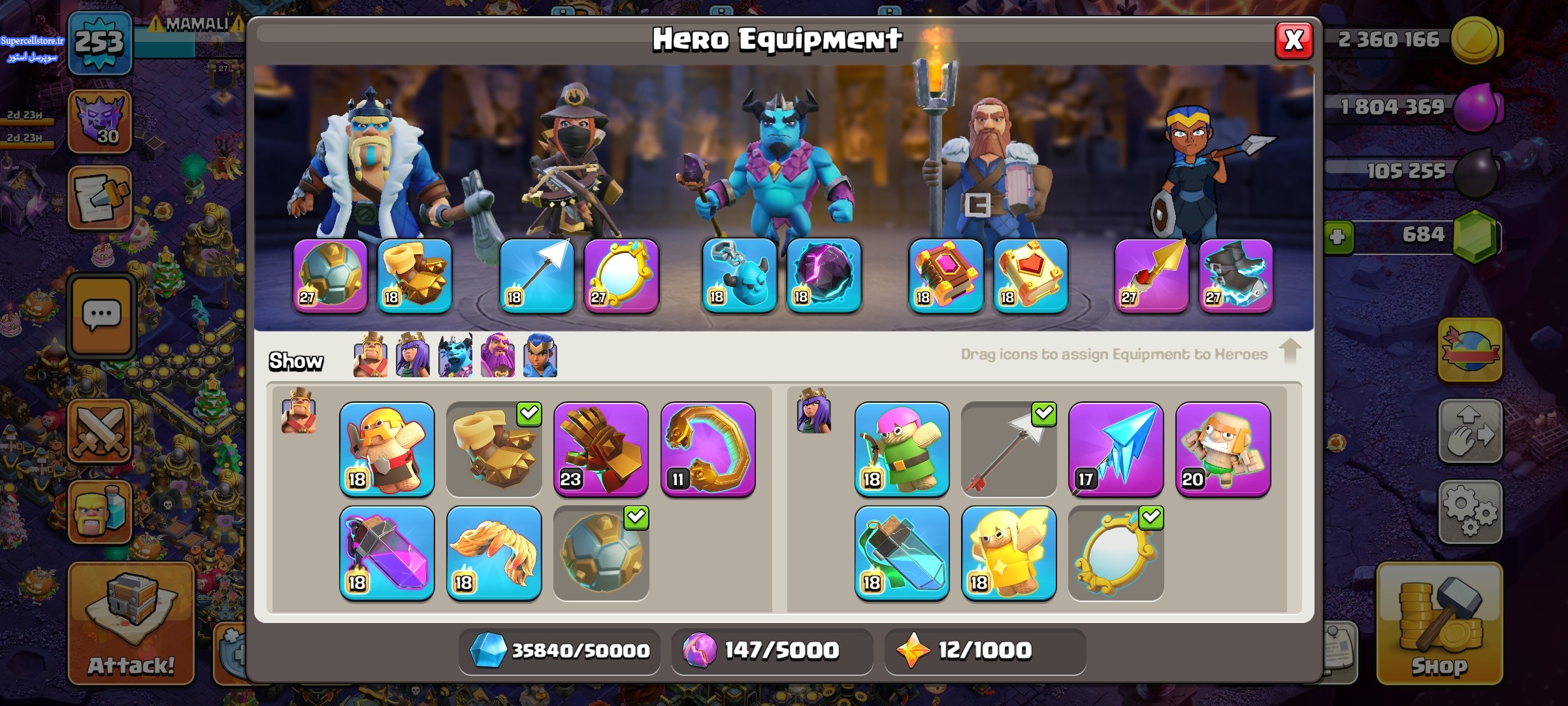Show Archer Queen equipment only
Screen dimensions: 1568x706
click(x=412, y=356)
